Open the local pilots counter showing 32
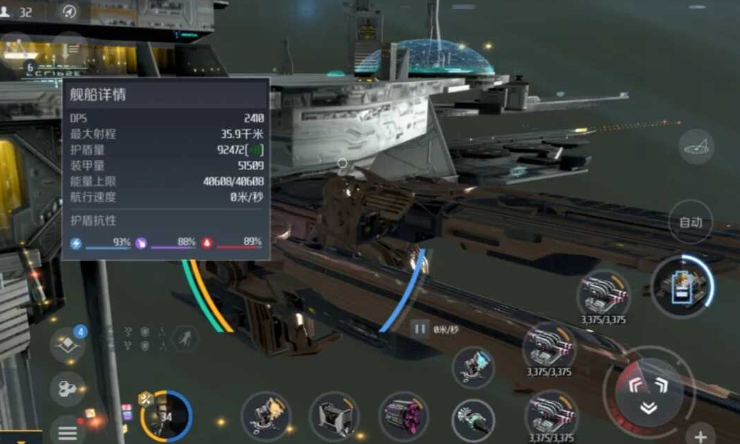The width and height of the screenshot is (740, 444). (18, 12)
